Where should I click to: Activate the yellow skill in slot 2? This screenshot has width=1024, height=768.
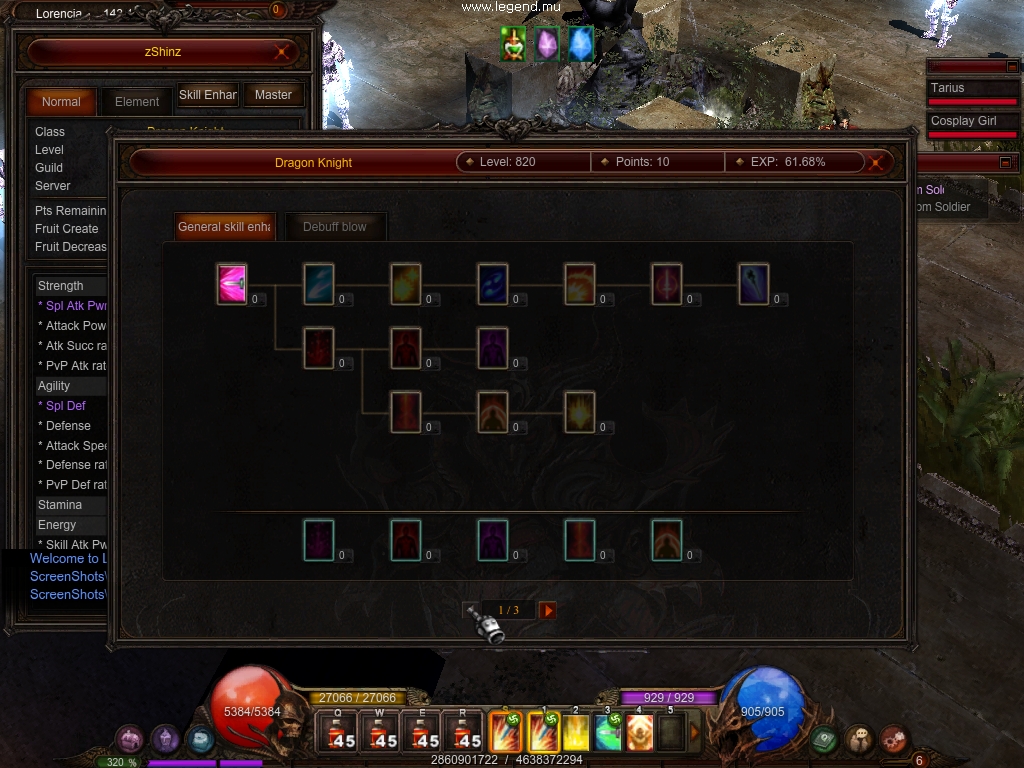(x=576, y=733)
